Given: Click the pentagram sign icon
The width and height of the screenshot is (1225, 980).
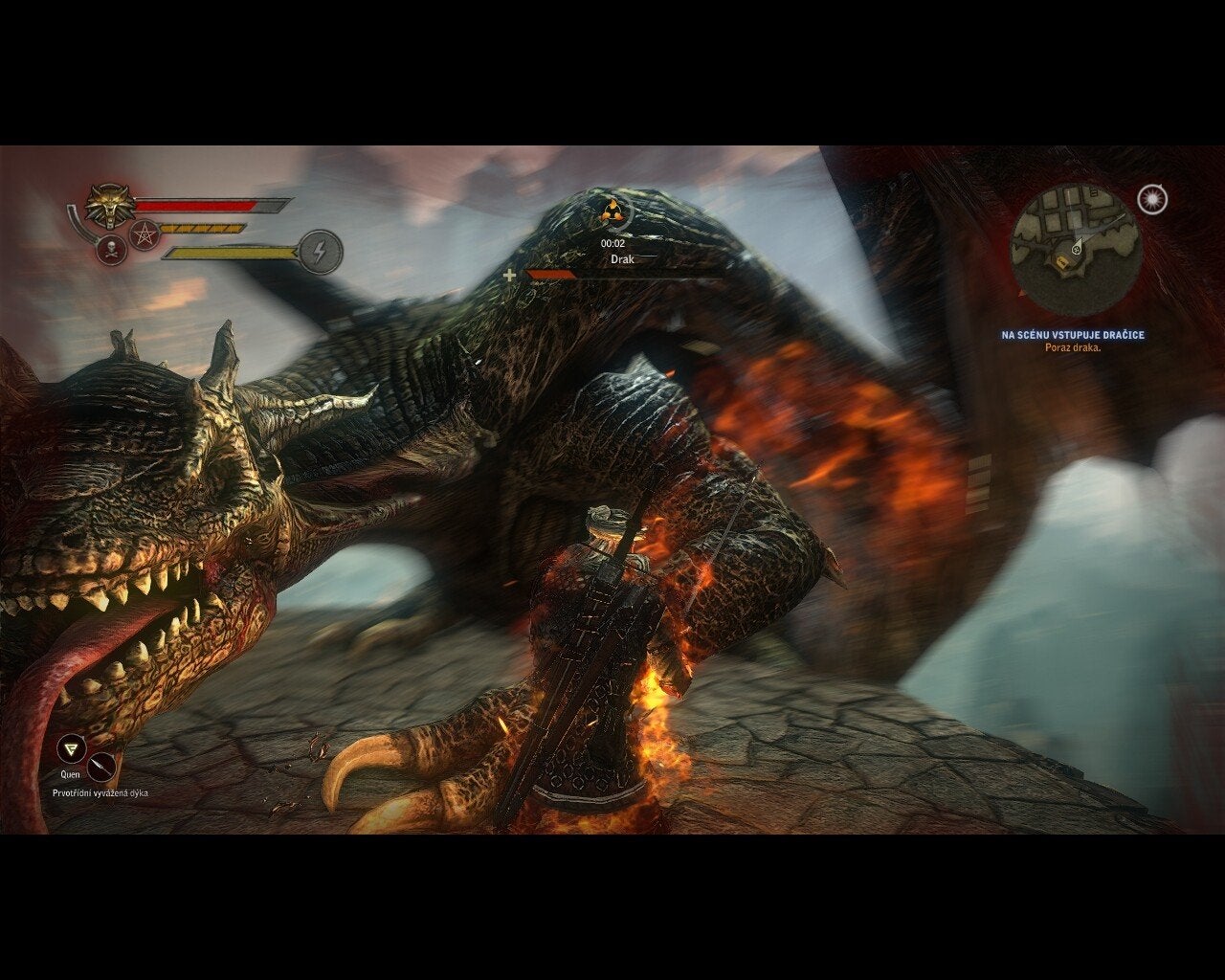Looking at the screenshot, I should pyautogui.click(x=145, y=233).
